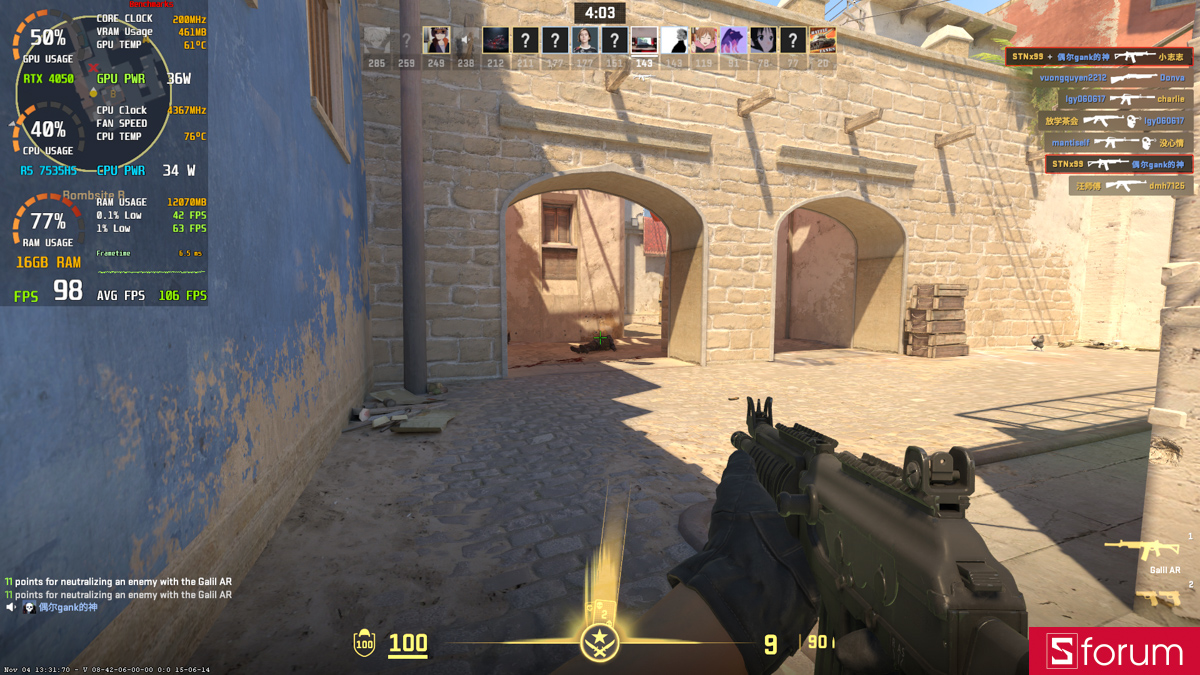Screen dimensions: 1200x675
Task: Open the highlighted avatar with score 143
Action: pyautogui.click(x=644, y=41)
